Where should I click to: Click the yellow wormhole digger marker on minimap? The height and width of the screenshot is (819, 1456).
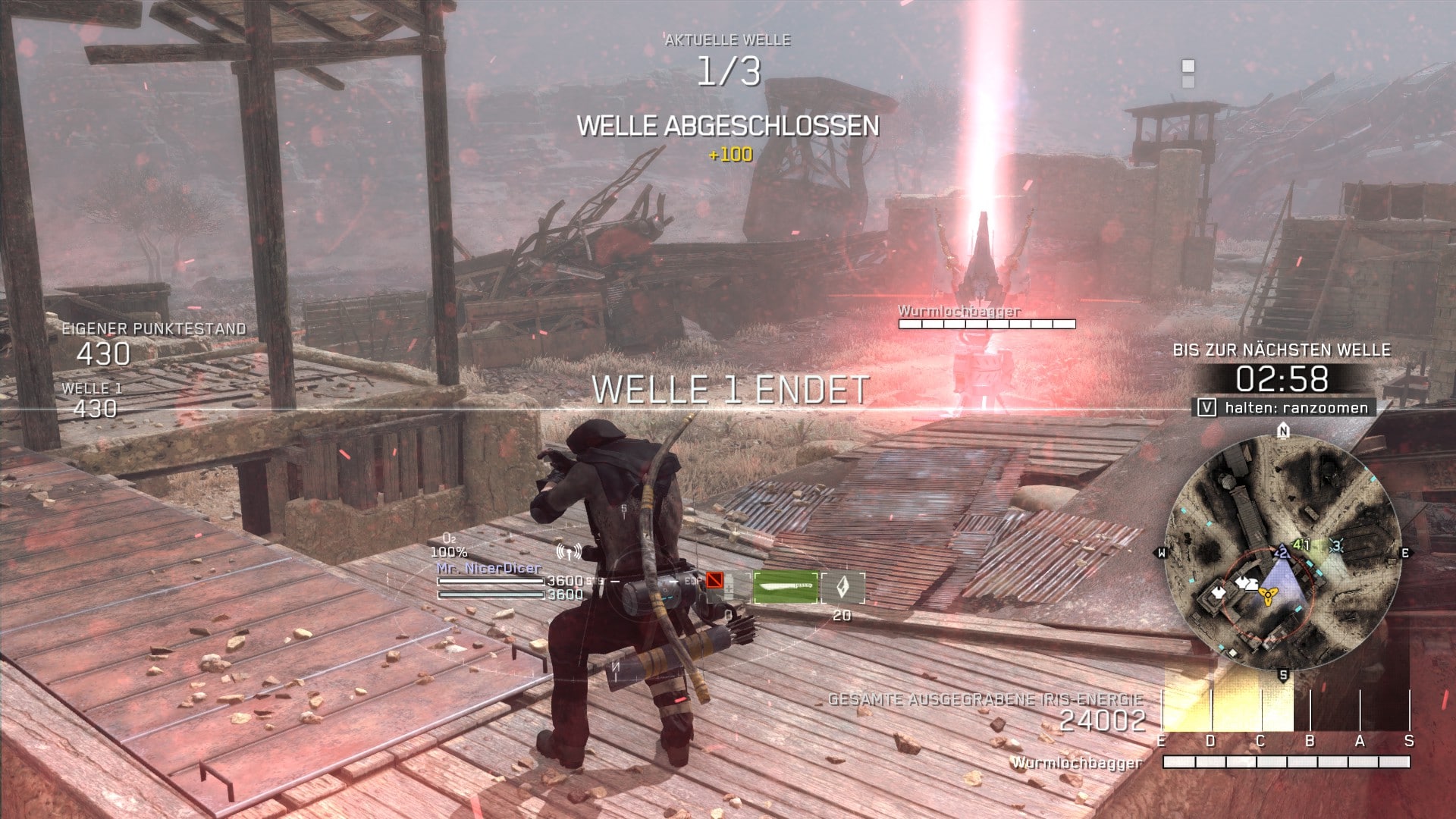click(1266, 595)
